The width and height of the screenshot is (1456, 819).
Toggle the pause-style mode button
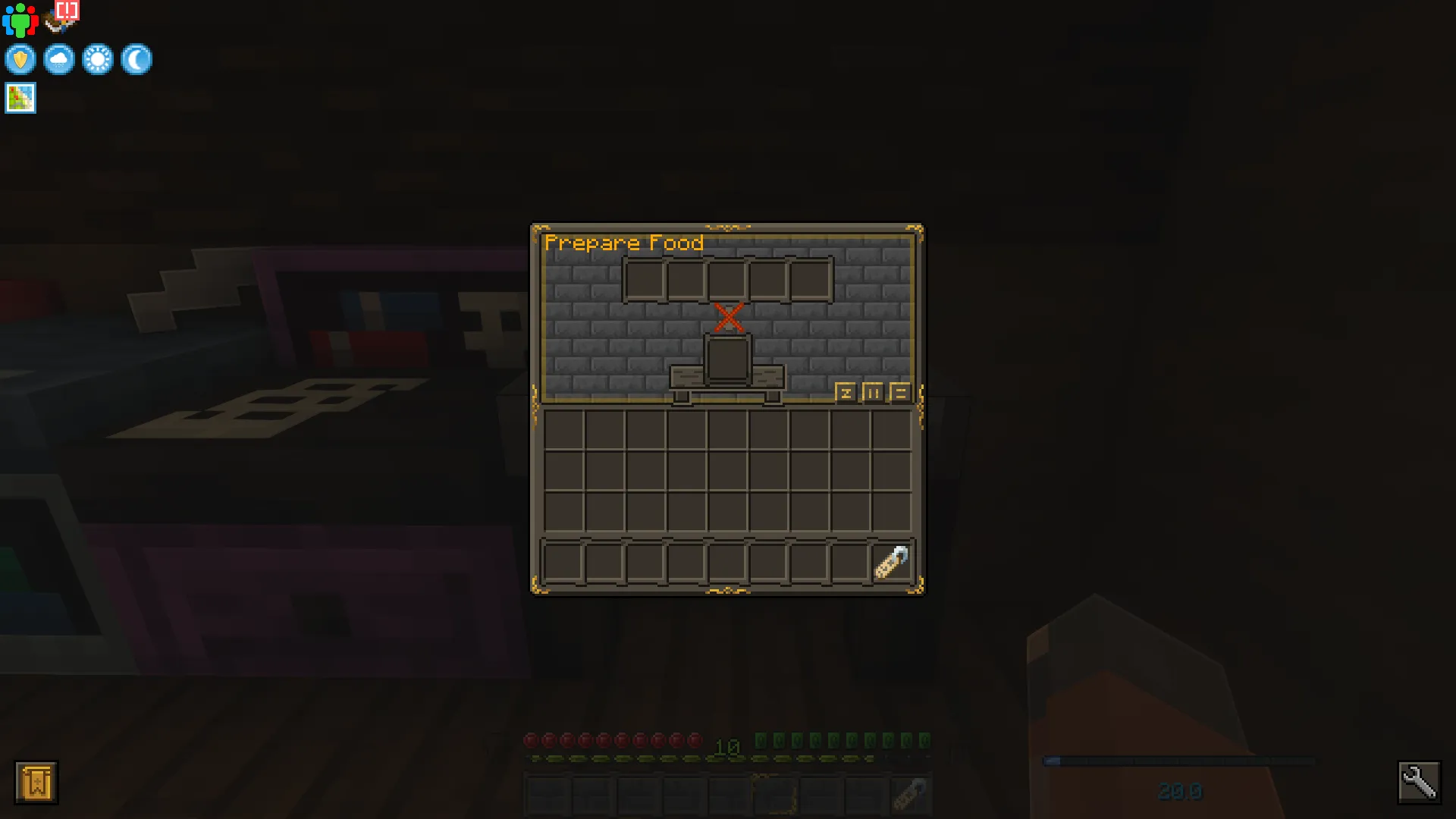[x=874, y=394]
